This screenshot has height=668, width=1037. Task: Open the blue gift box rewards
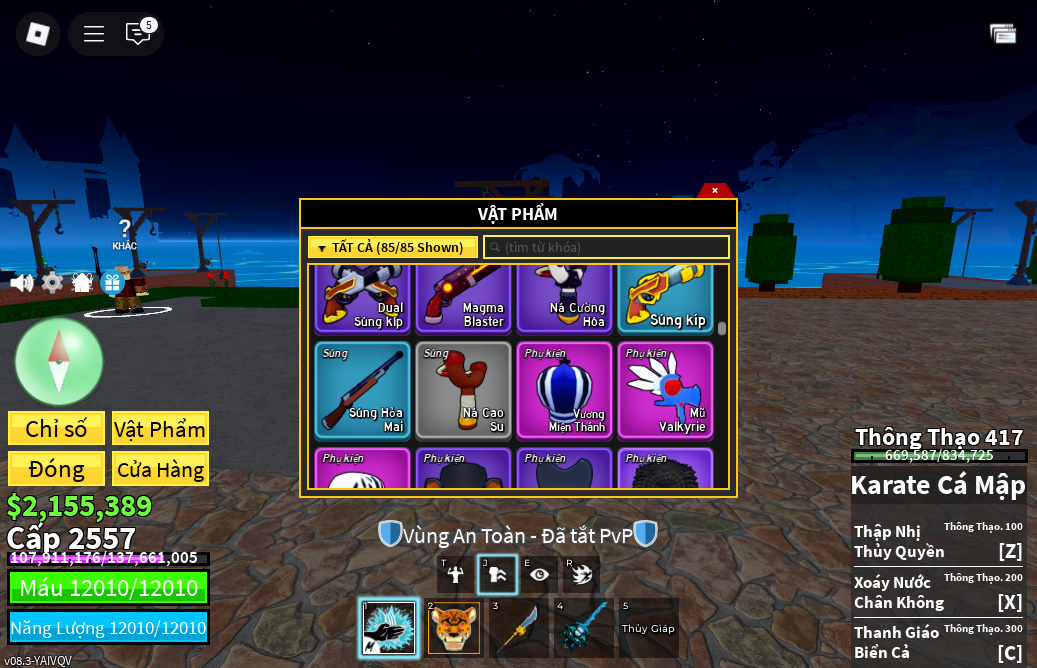point(112,283)
